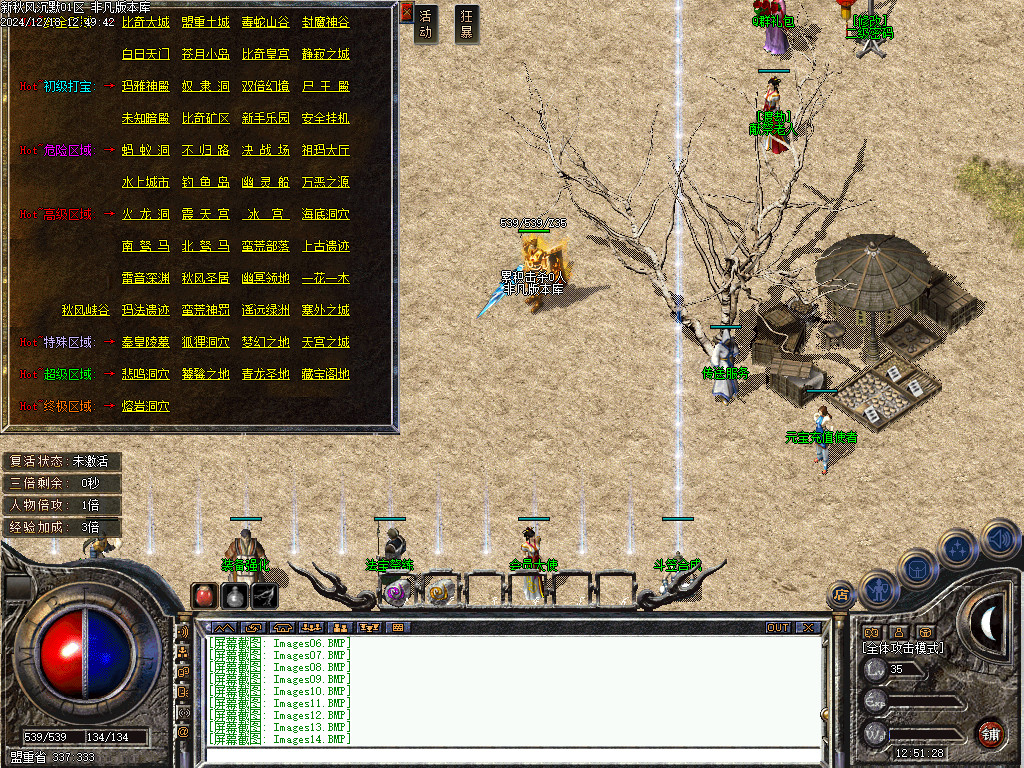Close the game with the X button

click(808, 628)
